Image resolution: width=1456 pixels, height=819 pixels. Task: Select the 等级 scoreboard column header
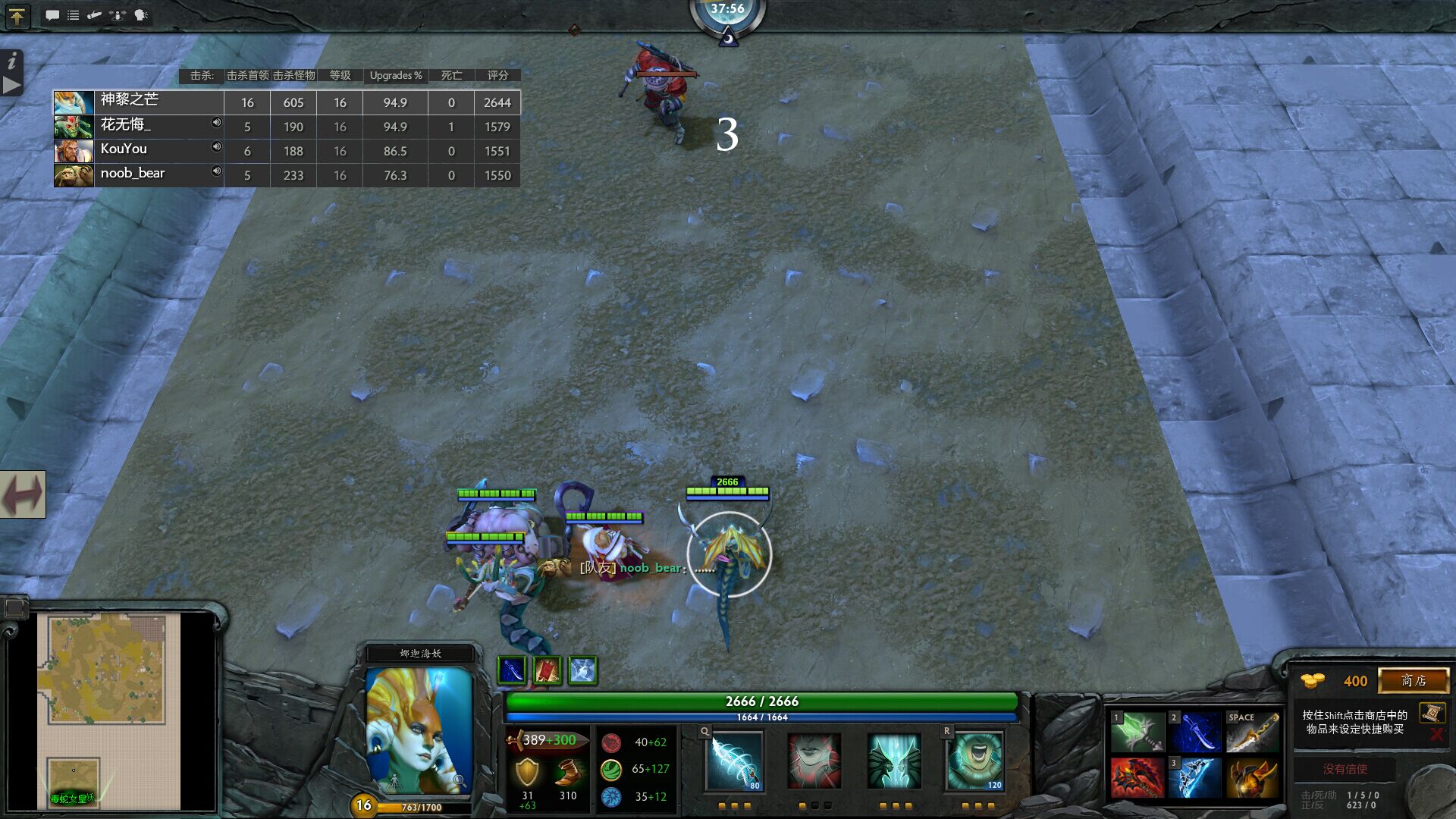click(x=339, y=75)
